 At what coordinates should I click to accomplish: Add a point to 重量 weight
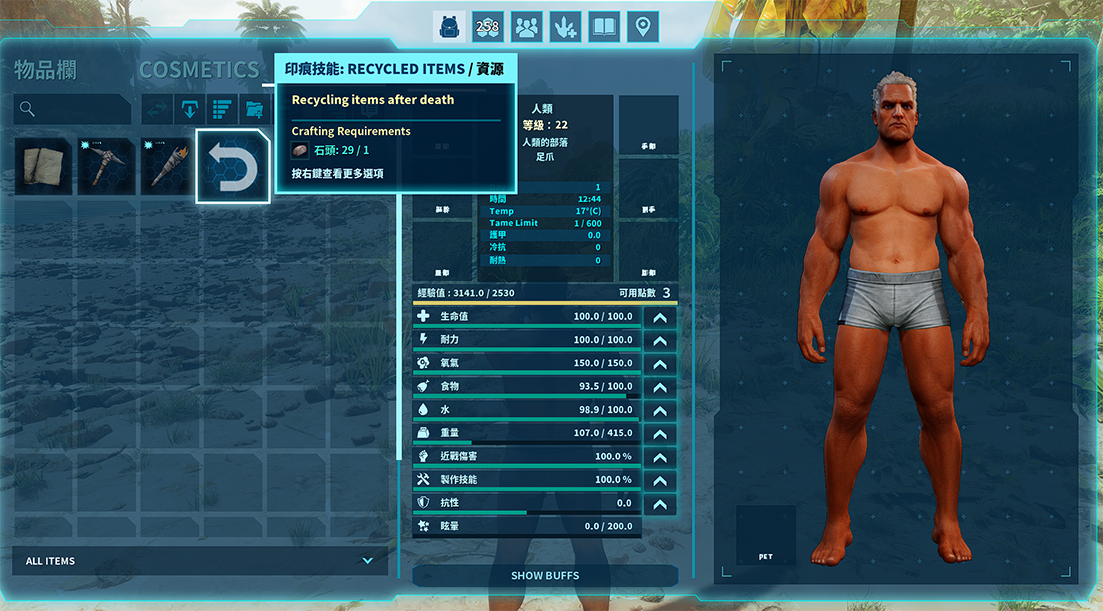(x=660, y=434)
